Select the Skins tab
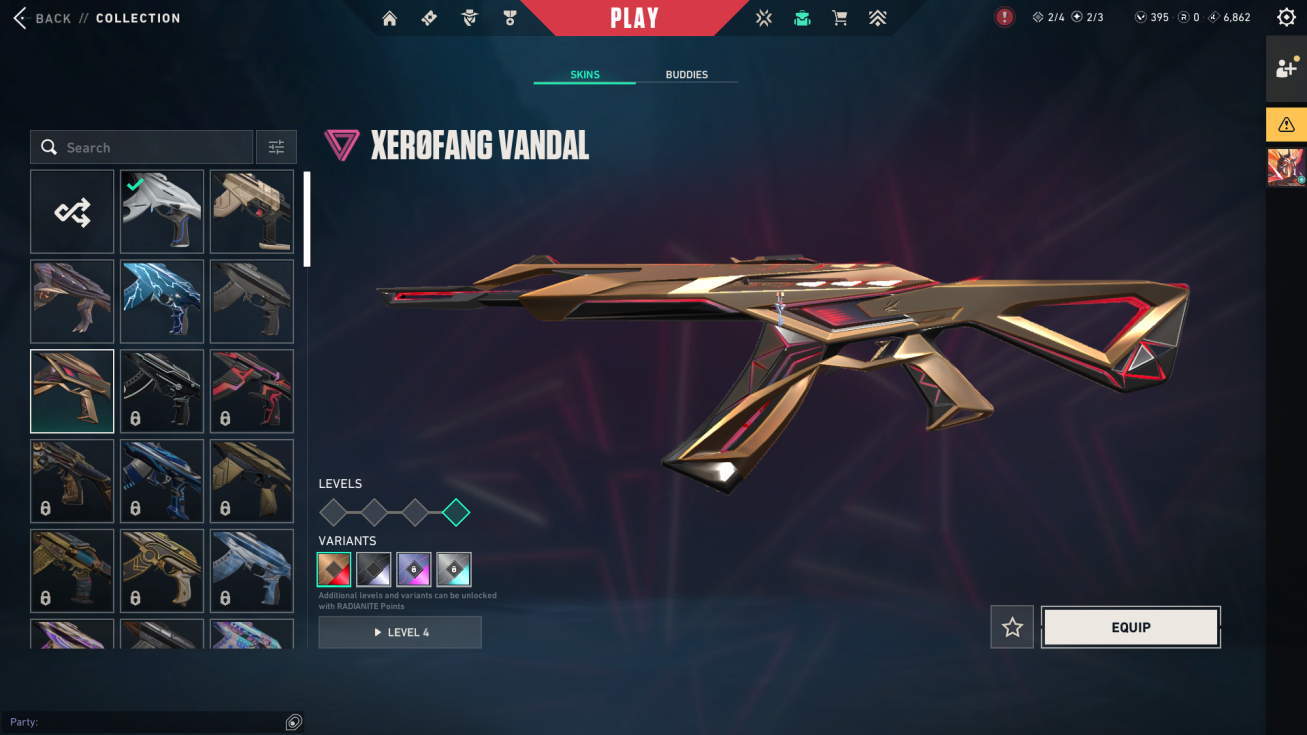1307x735 pixels. point(585,75)
